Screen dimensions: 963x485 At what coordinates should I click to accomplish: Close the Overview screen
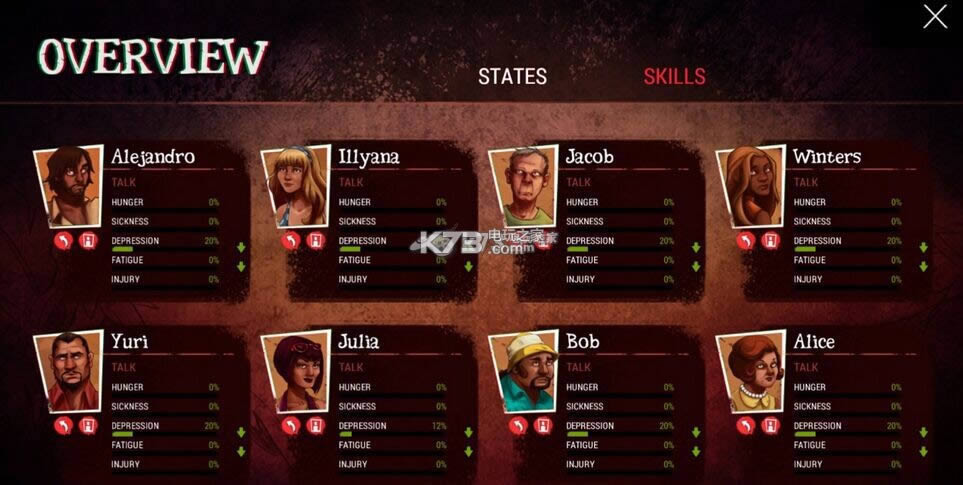tap(934, 17)
